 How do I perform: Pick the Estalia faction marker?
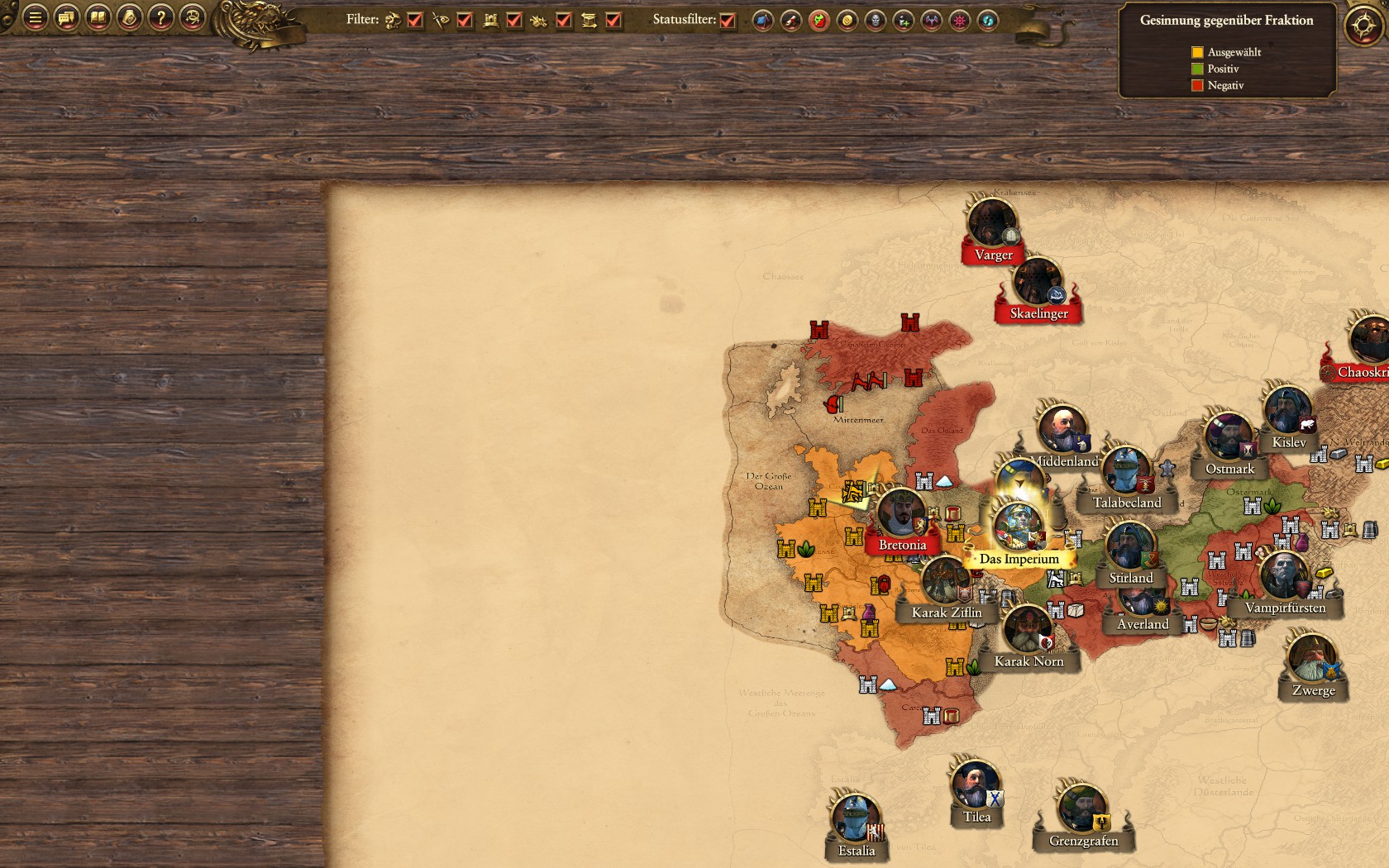click(856, 819)
